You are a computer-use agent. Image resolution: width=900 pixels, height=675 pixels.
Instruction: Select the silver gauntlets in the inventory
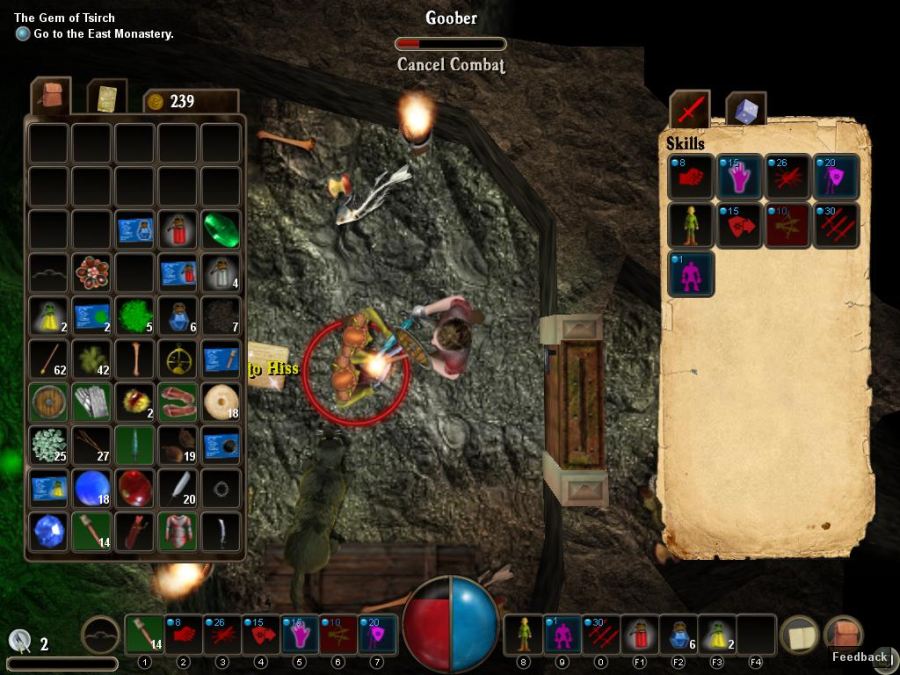91,401
